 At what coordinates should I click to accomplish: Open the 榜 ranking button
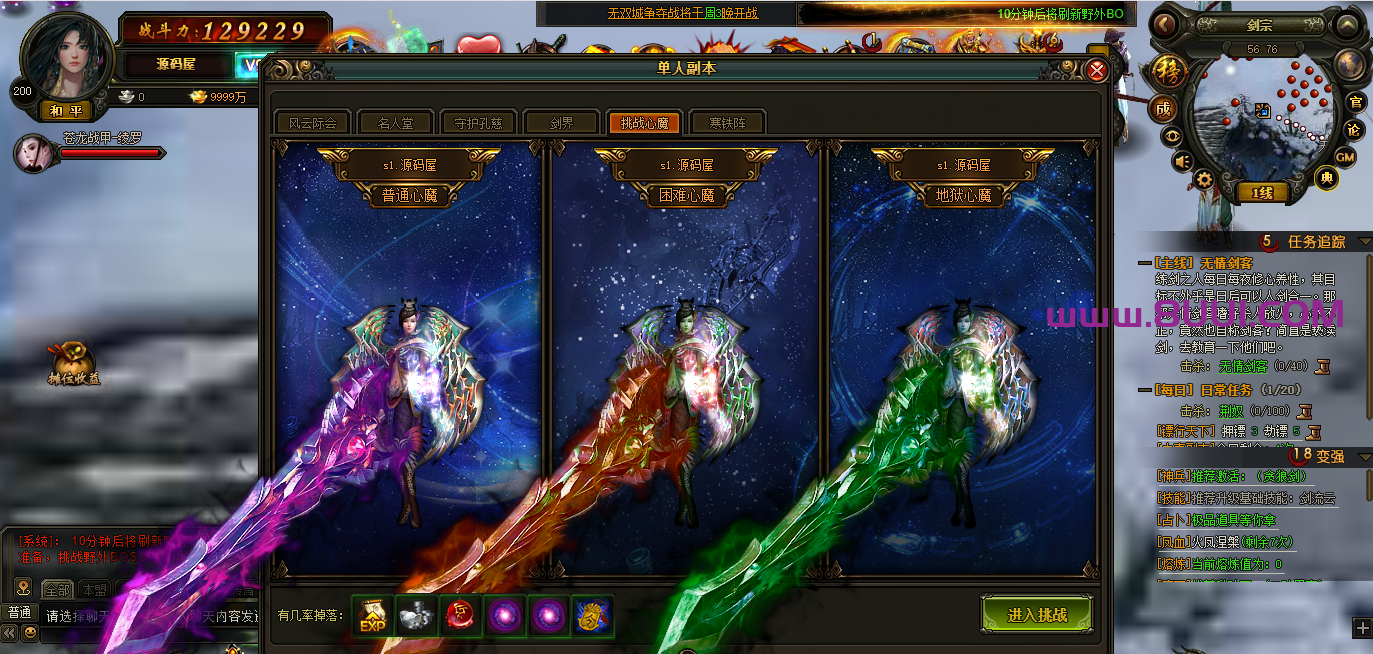(x=1165, y=71)
